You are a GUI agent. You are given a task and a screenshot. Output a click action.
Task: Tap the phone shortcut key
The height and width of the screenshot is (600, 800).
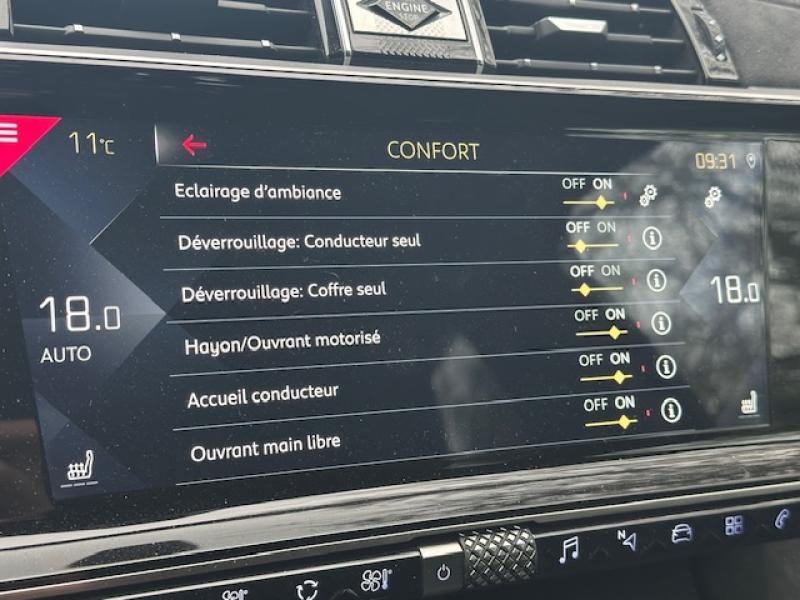point(782,519)
